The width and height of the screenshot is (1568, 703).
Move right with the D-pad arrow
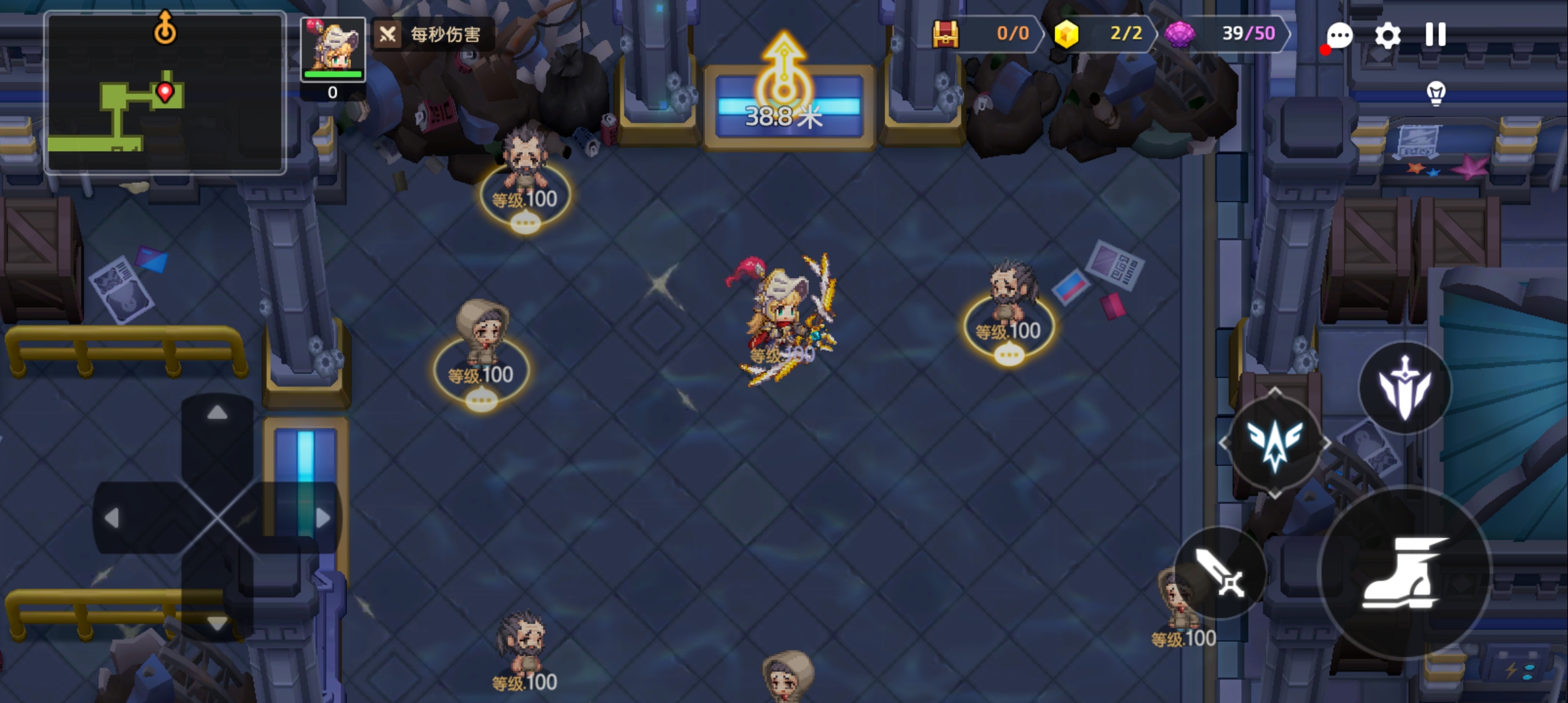click(322, 518)
